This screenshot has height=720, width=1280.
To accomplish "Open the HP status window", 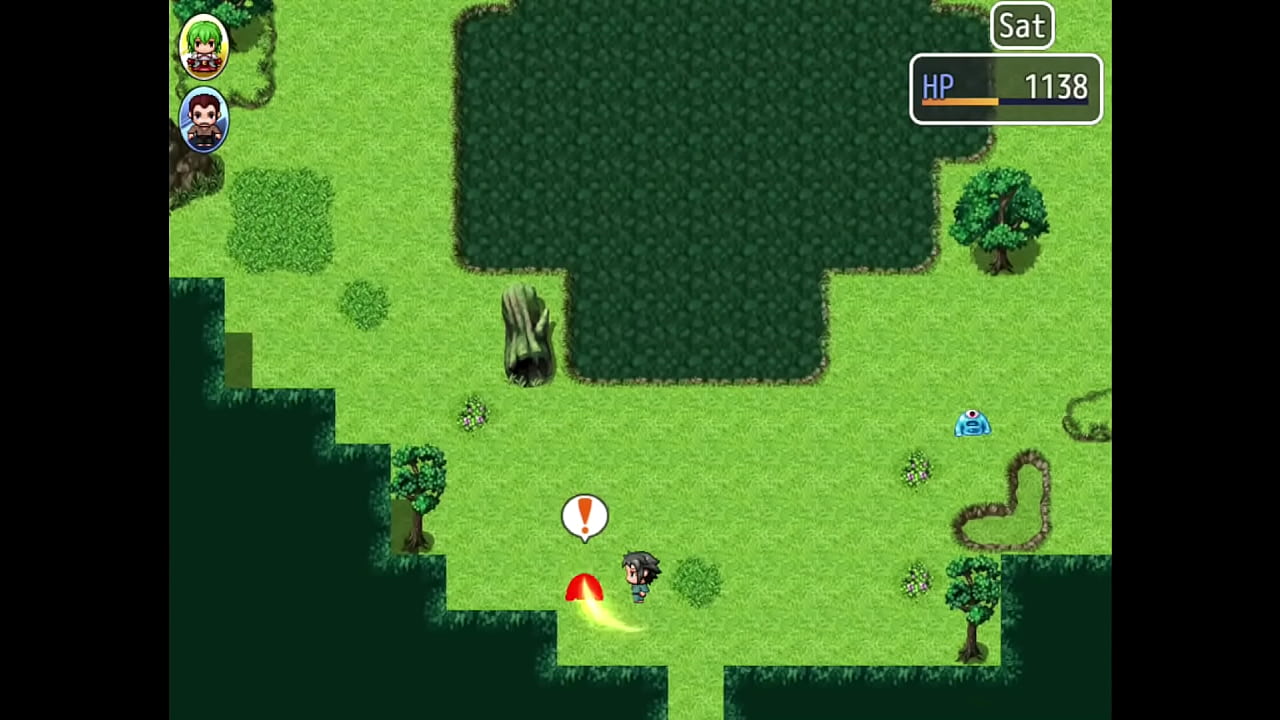I will click(x=1005, y=89).
